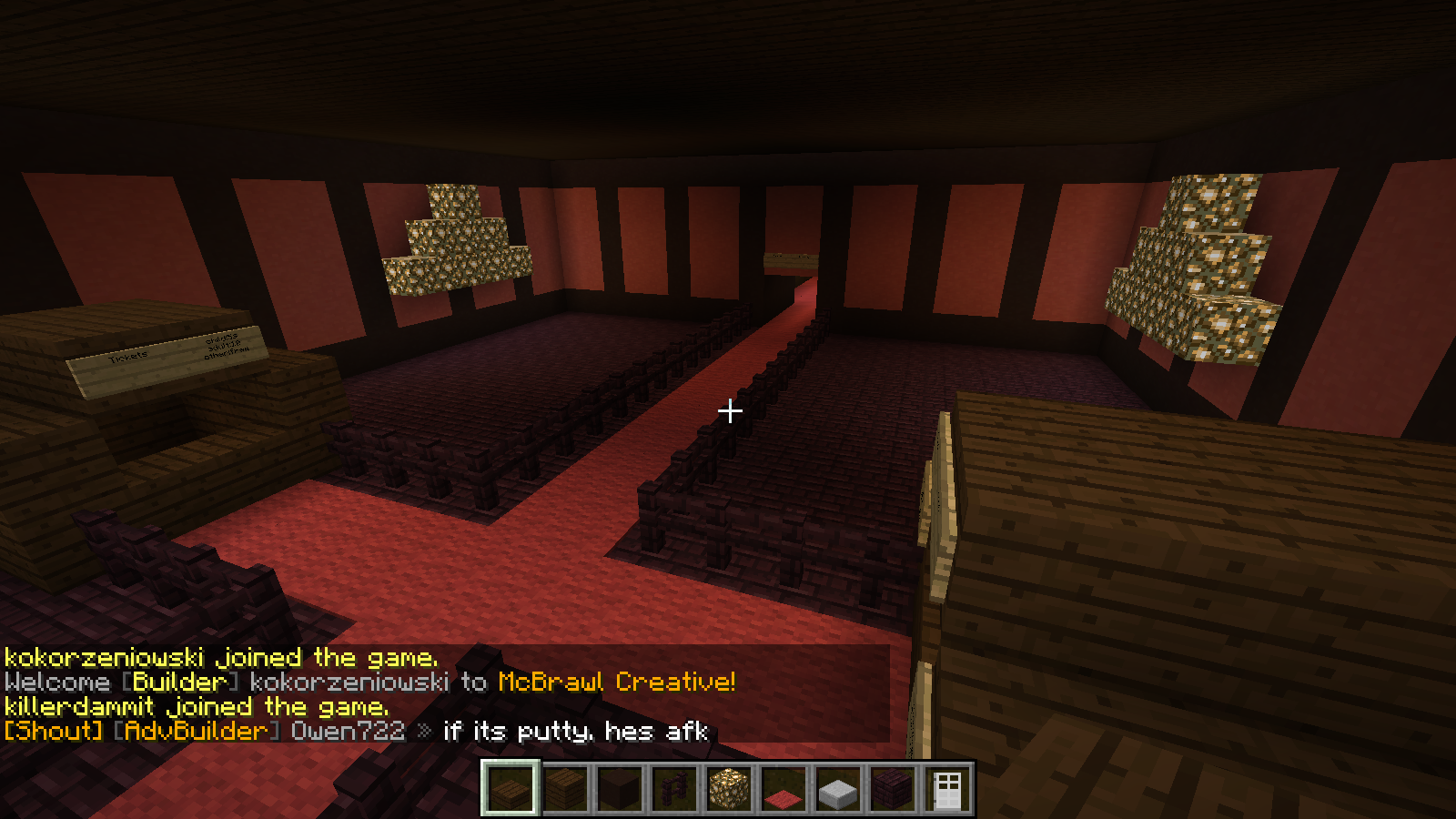1456x819 pixels.
Task: Click Owen722's shout chat message
Action: [355, 731]
